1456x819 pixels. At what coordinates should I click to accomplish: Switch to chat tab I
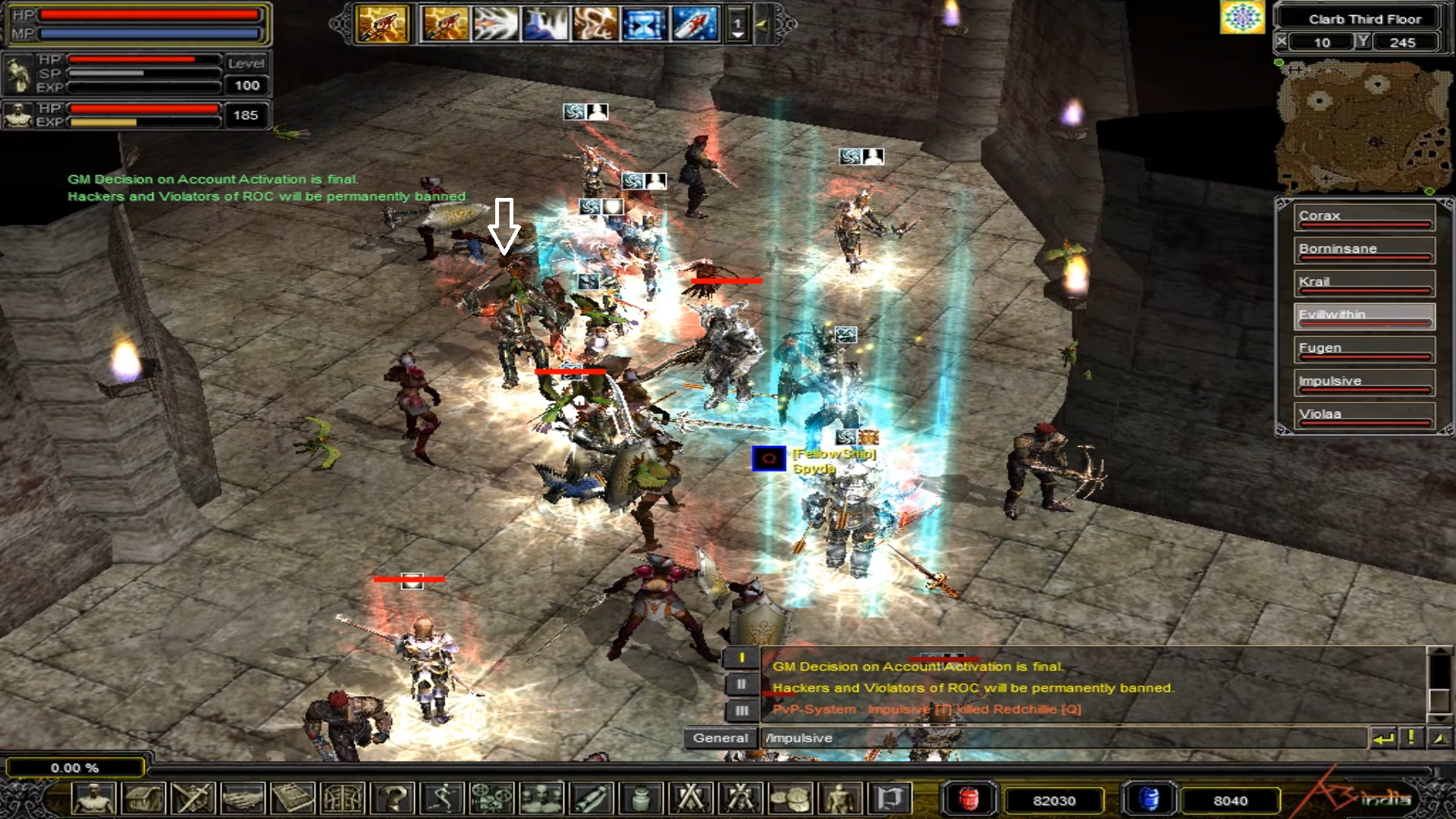741,658
